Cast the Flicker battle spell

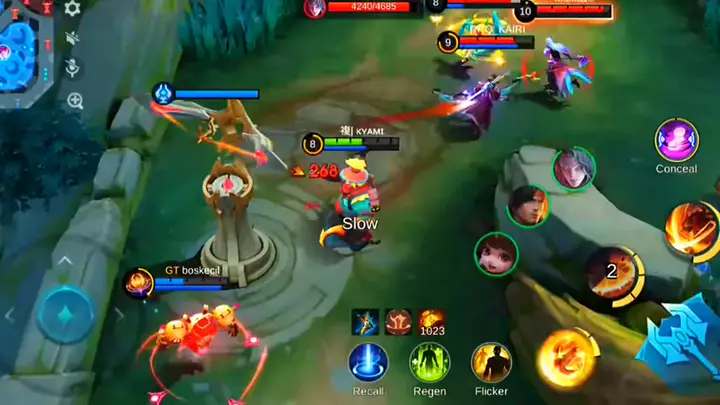click(491, 362)
